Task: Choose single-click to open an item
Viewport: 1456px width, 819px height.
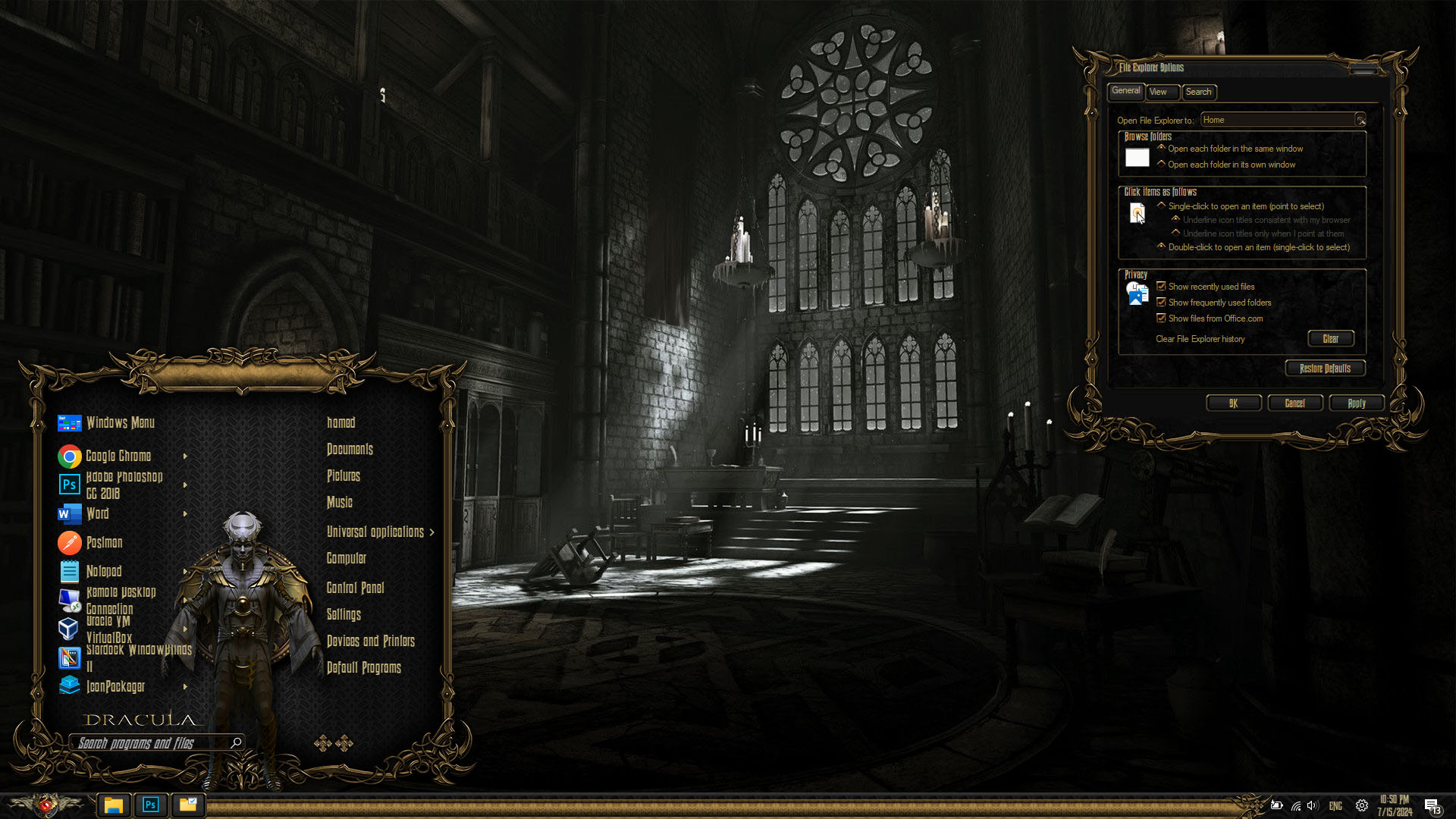Action: point(1162,206)
